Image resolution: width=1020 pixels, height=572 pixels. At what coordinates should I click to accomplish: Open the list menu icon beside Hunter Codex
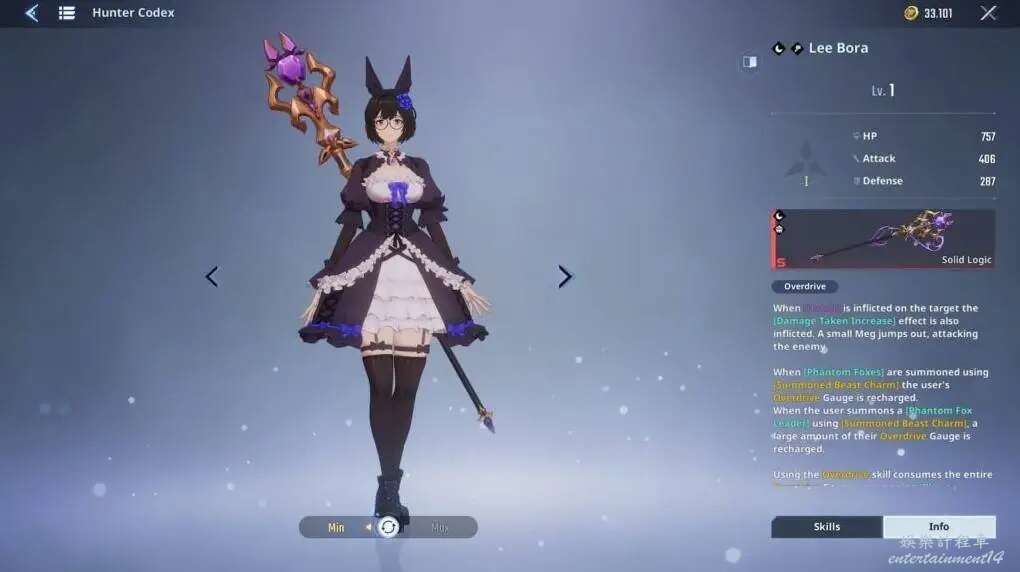click(x=67, y=13)
